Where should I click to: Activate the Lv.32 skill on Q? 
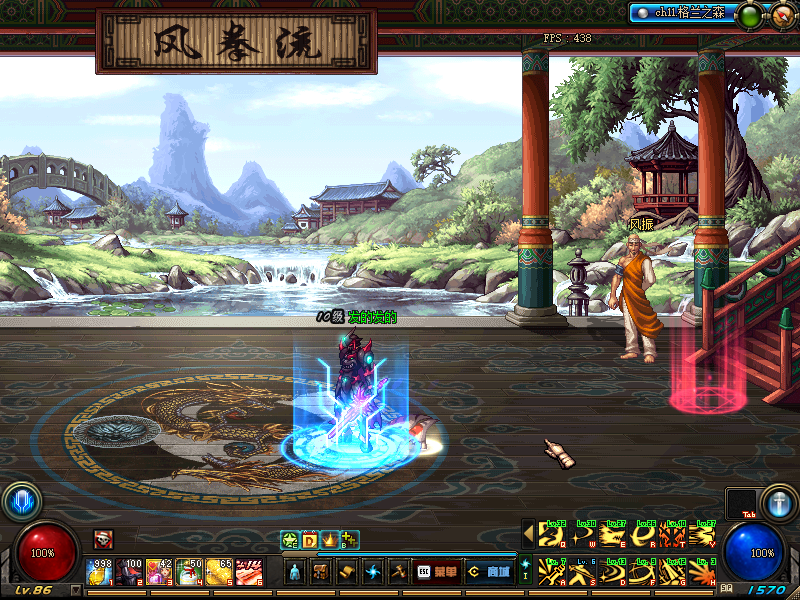tap(550, 536)
